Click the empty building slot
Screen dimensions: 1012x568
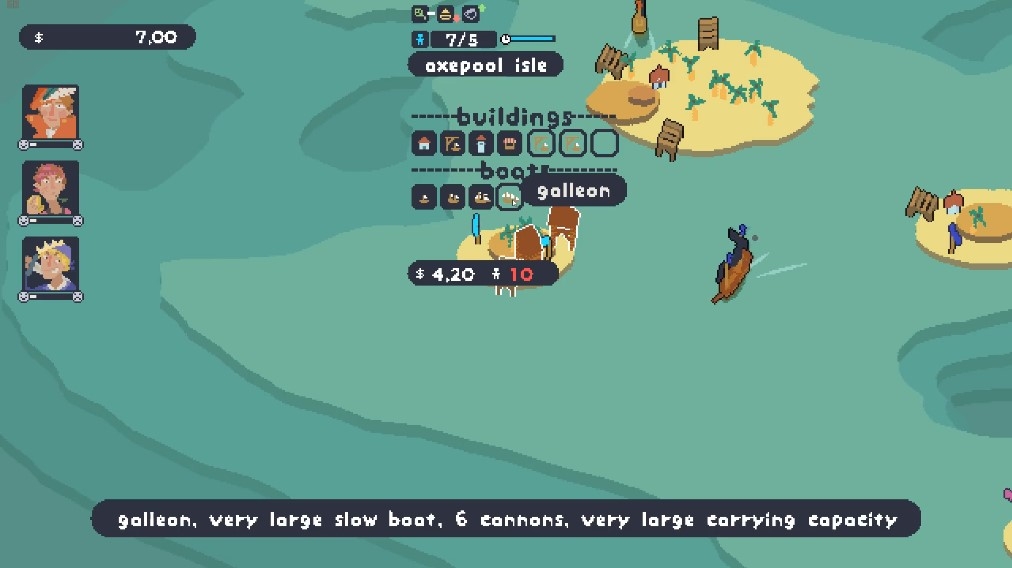click(x=604, y=144)
